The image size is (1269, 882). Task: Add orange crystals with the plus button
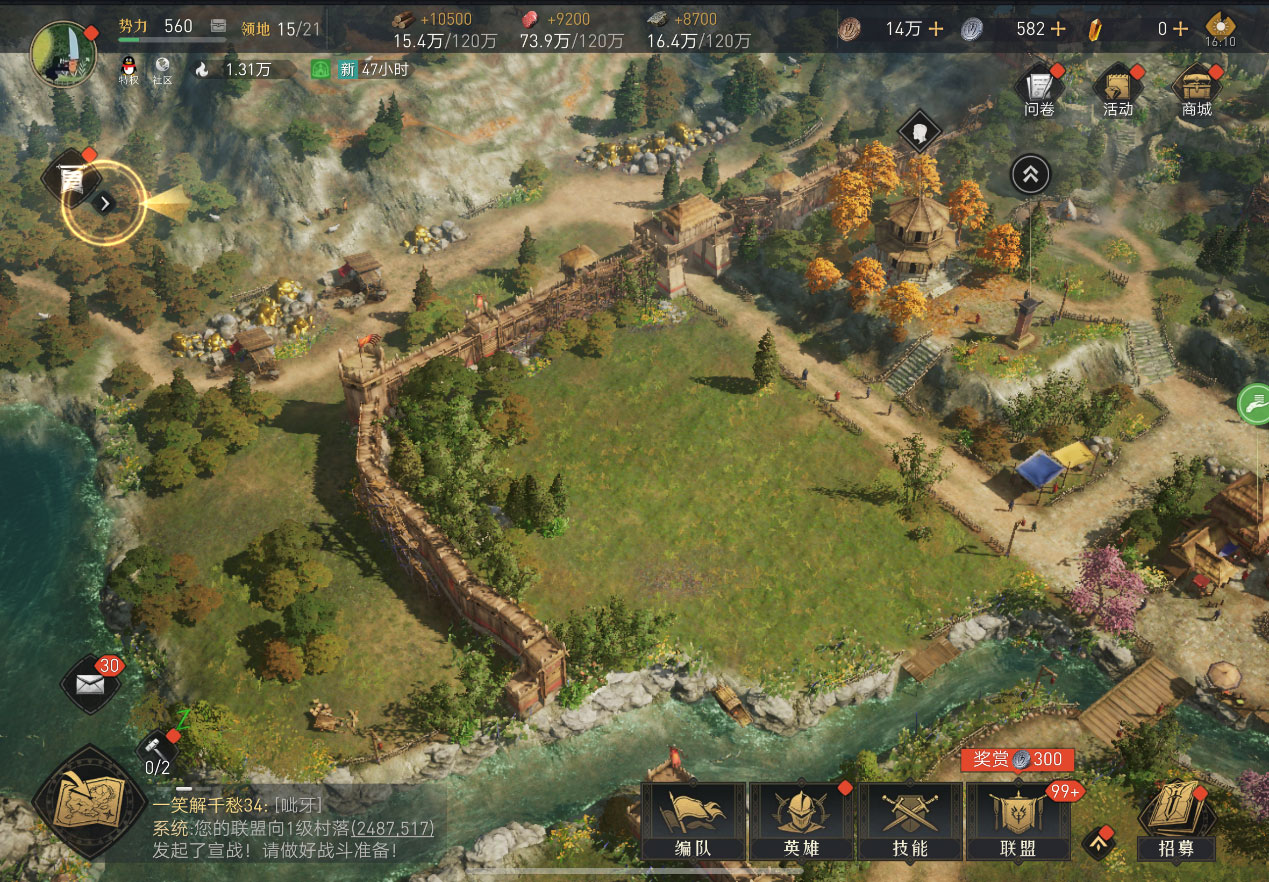(1180, 29)
